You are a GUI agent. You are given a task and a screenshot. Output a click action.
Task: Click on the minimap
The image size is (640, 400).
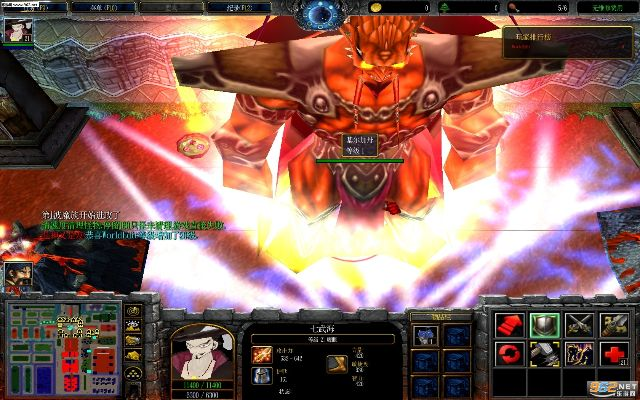click(63, 343)
